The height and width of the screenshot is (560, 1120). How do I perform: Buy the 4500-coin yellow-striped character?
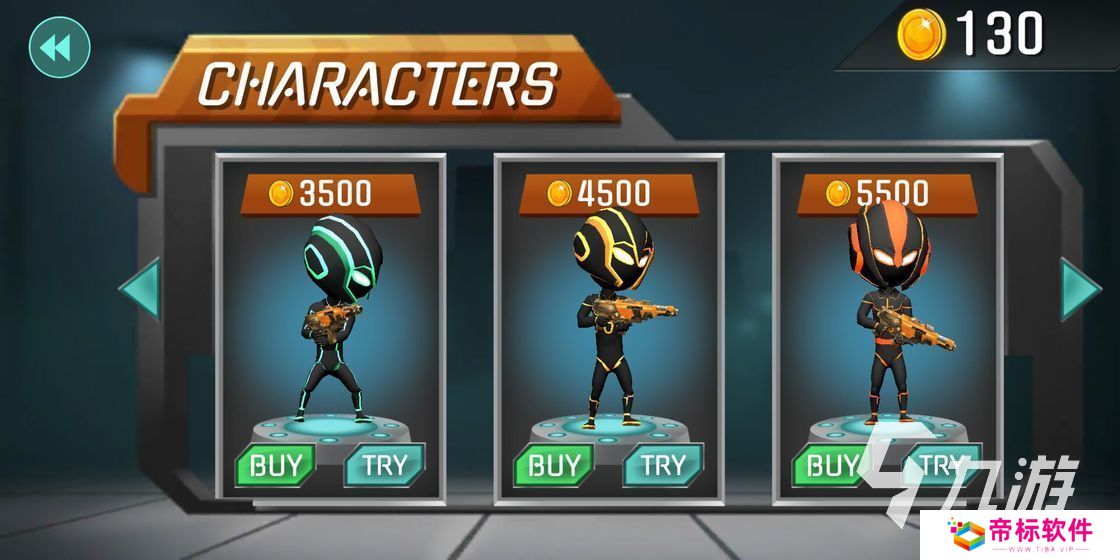tap(553, 465)
